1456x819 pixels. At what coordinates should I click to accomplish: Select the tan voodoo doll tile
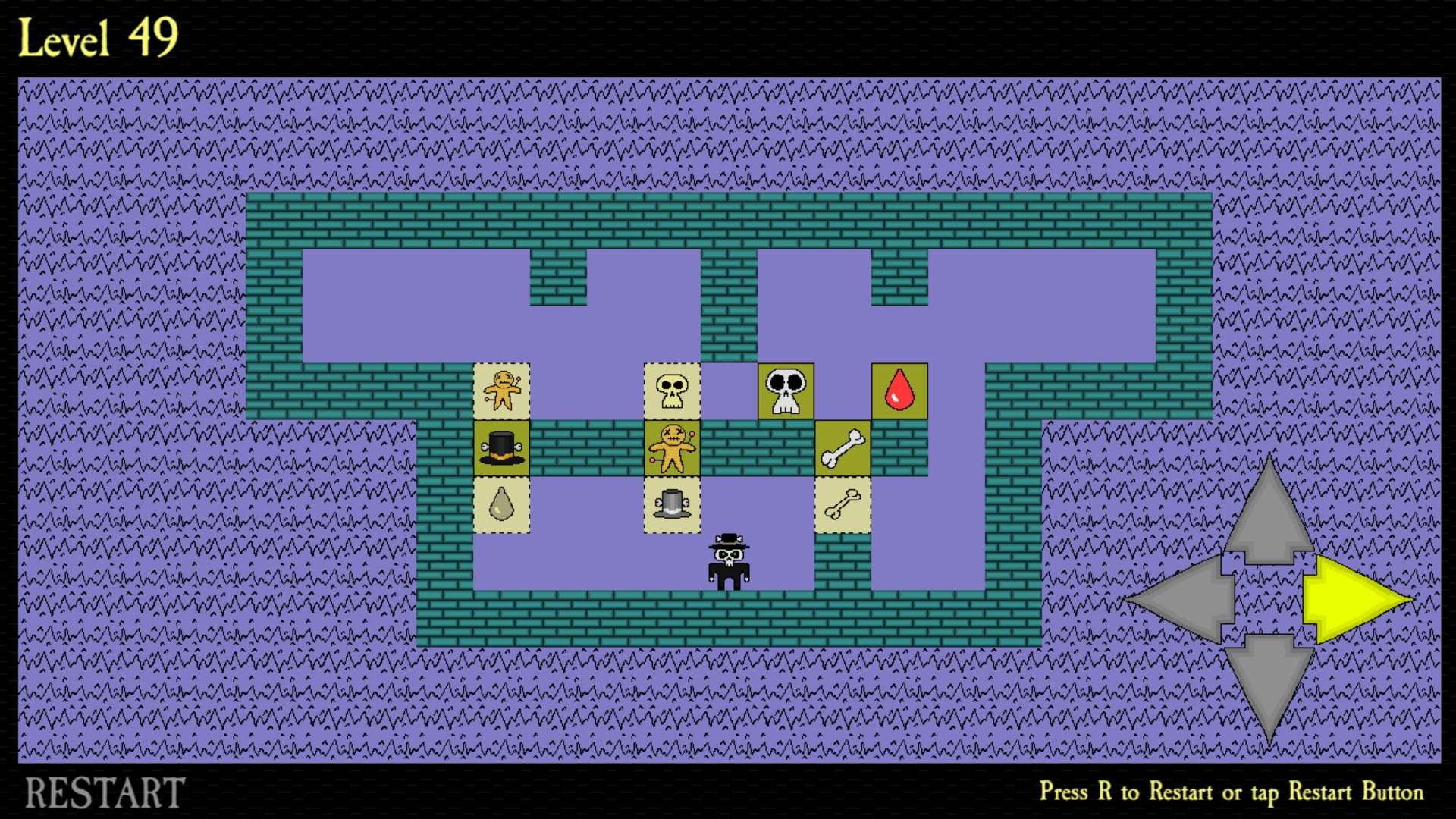click(x=502, y=389)
